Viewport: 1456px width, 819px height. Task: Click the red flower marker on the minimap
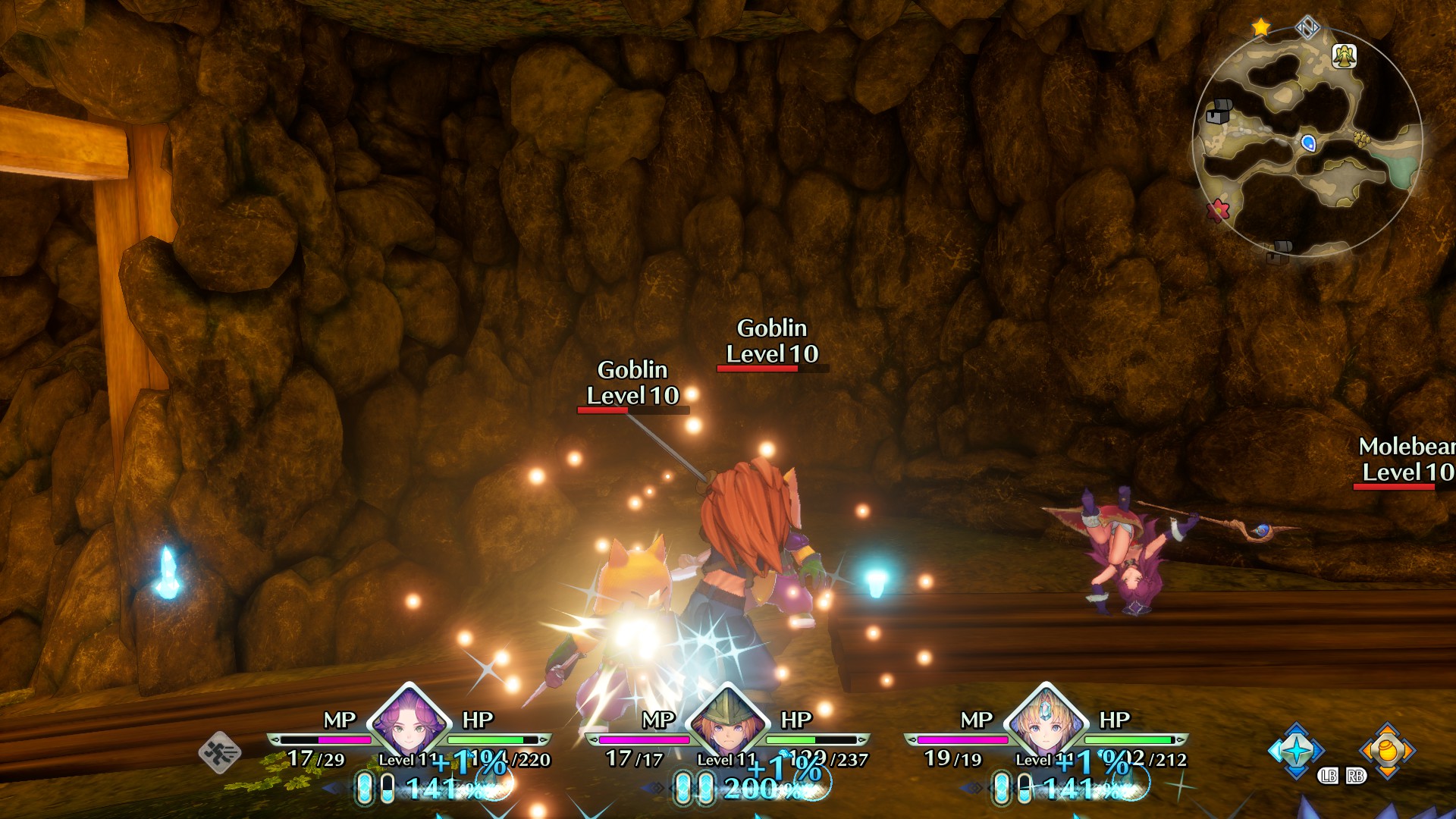1217,210
